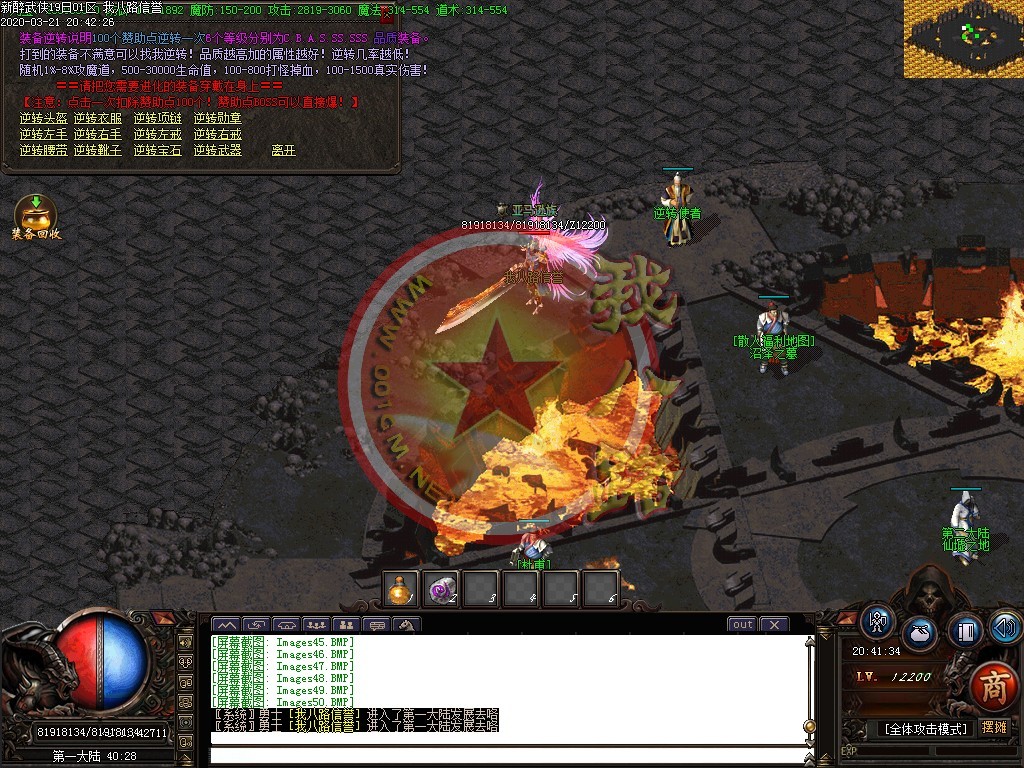Click the out button above chat
This screenshot has width=1024, height=768.
tap(742, 625)
